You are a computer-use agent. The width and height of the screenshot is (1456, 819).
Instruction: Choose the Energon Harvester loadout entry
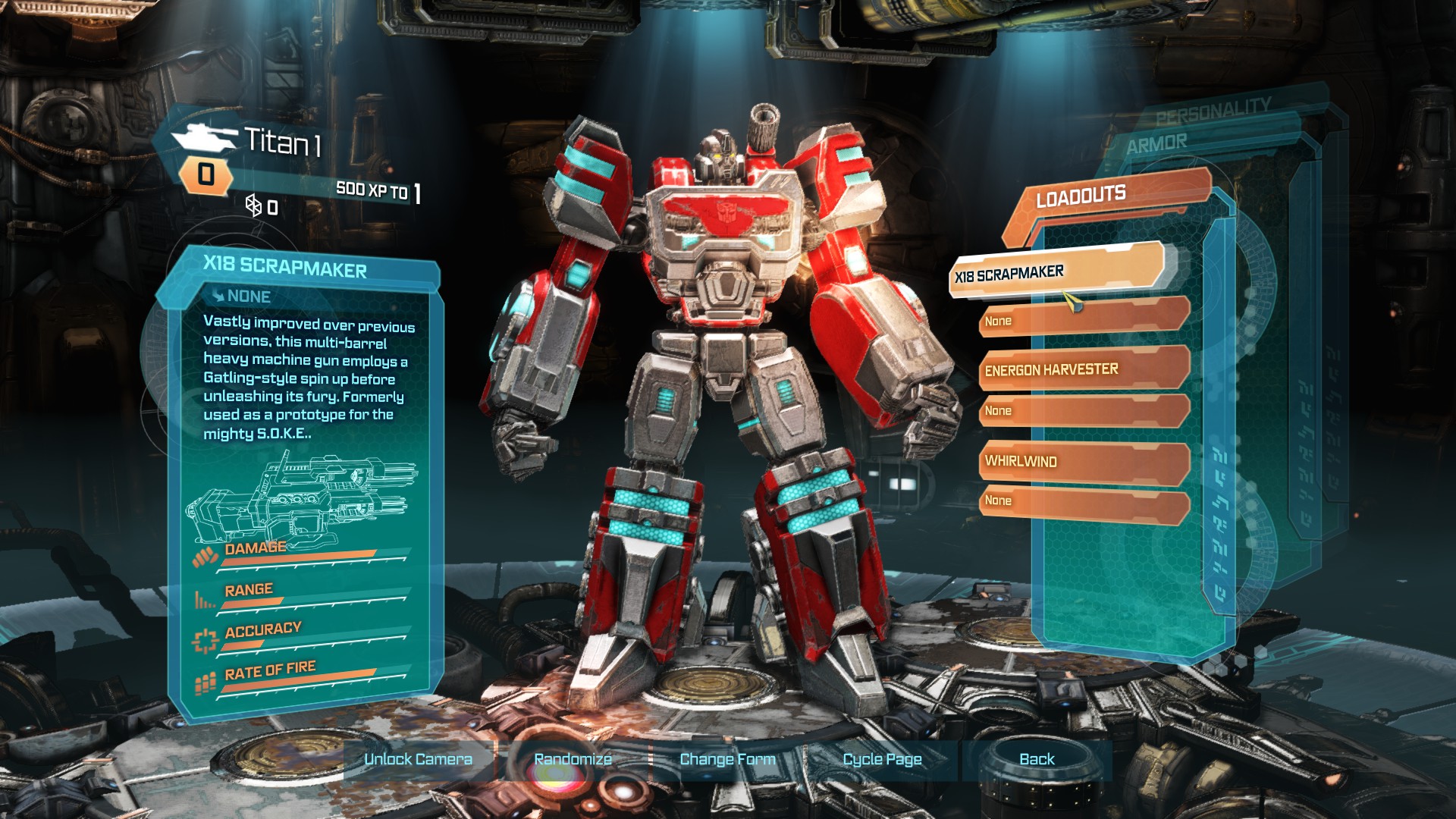1083,369
